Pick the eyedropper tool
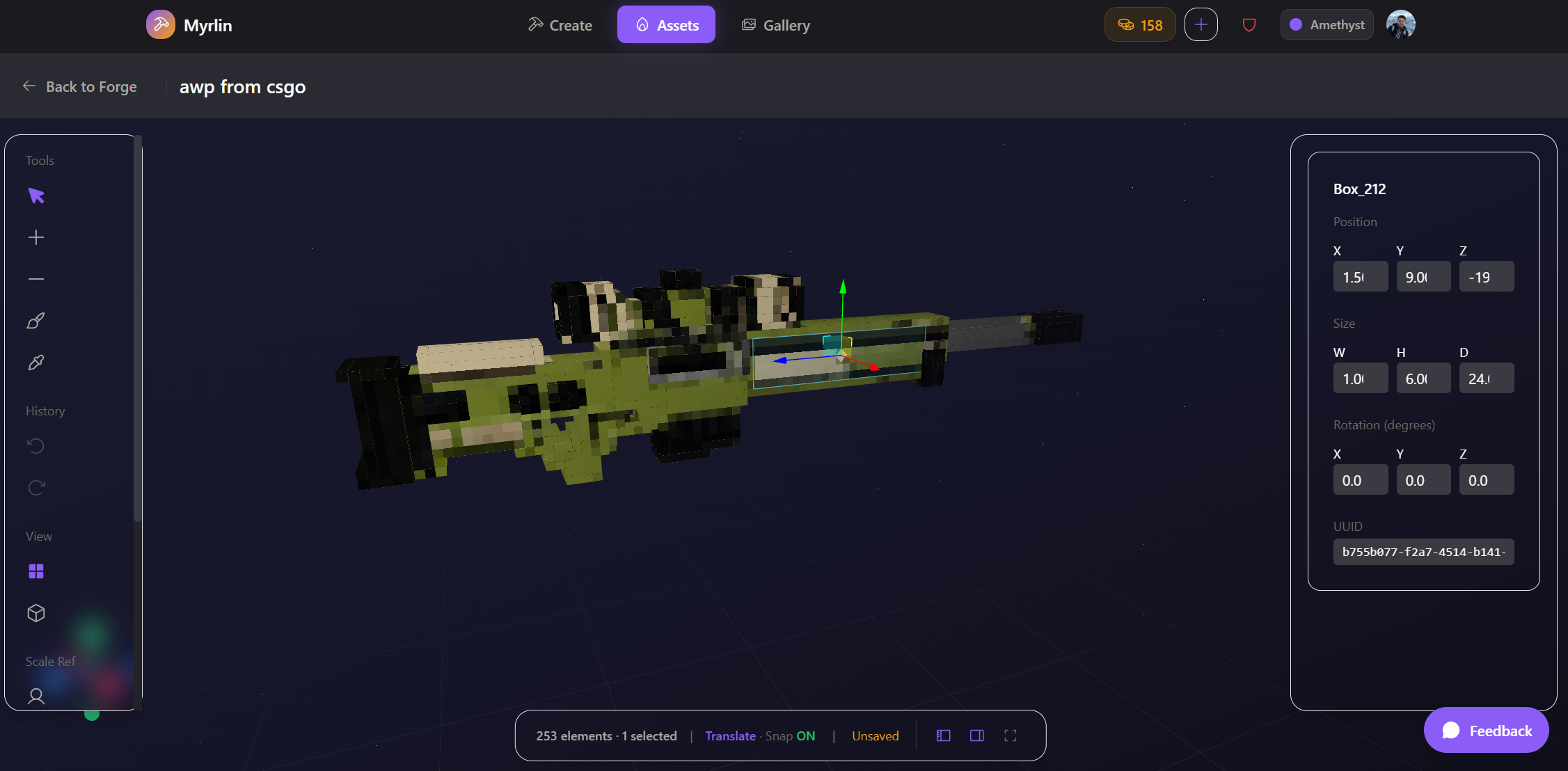The width and height of the screenshot is (1568, 771). (36, 363)
